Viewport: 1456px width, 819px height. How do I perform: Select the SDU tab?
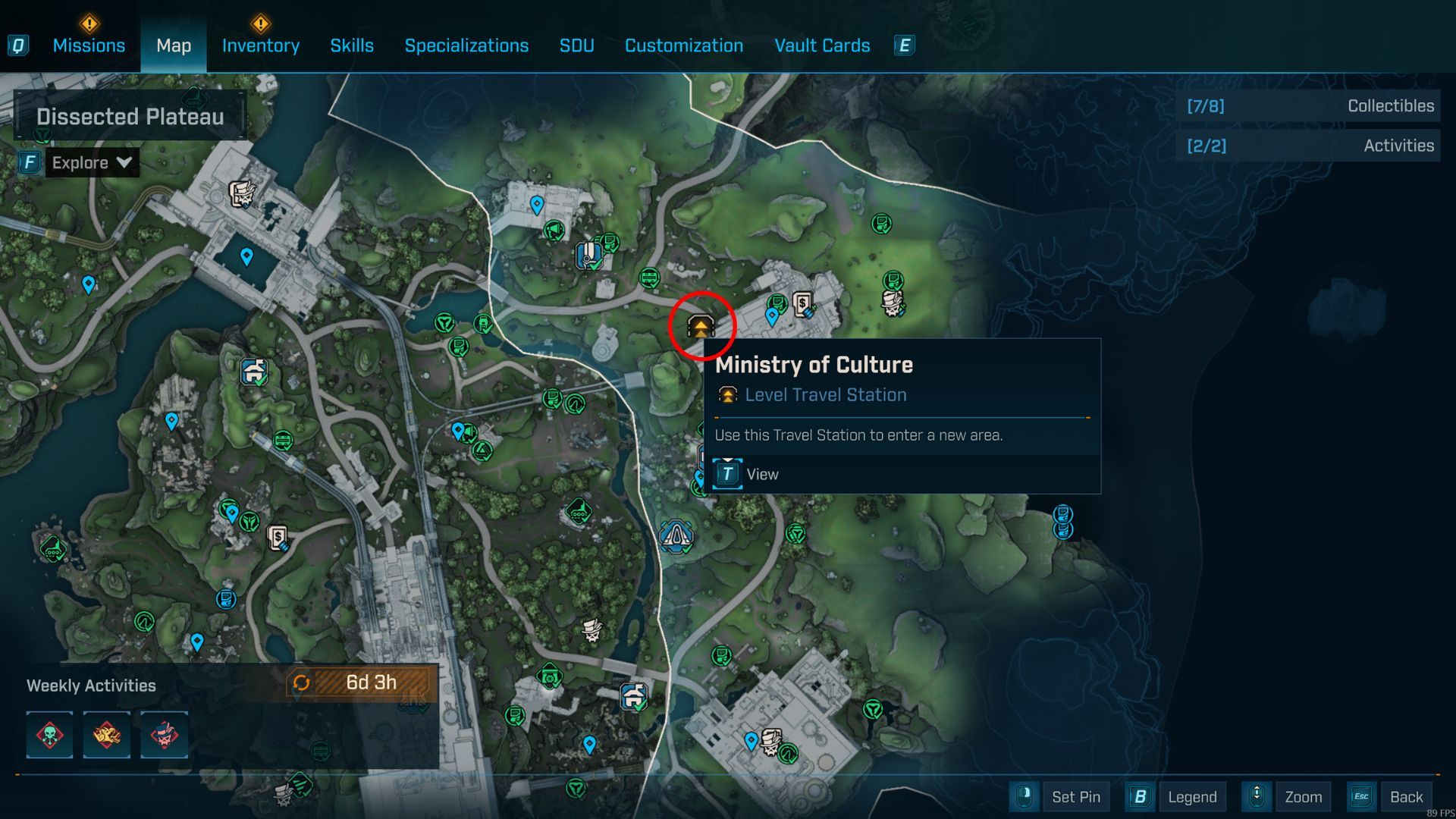(x=576, y=45)
